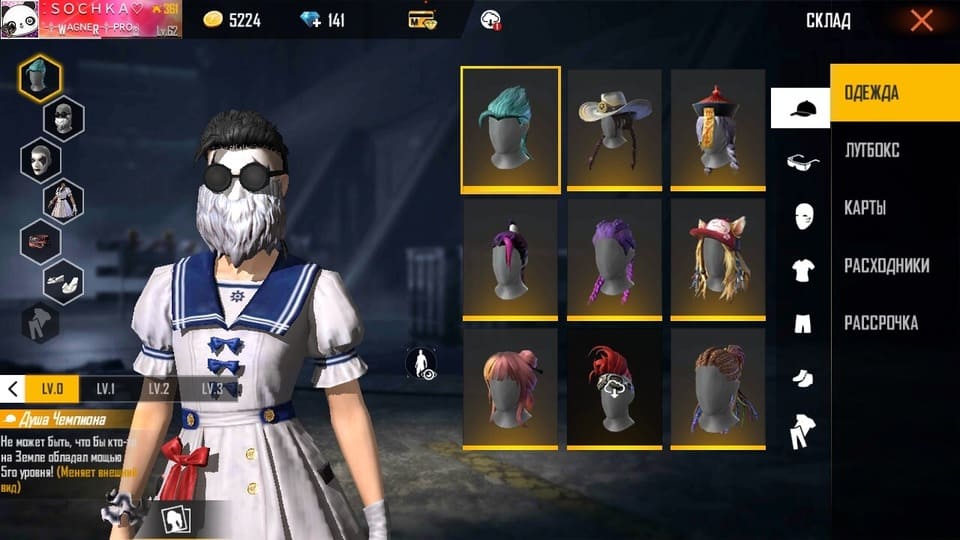The width and height of the screenshot is (960, 540).
Task: Switch to the glasses category filter
Action: point(801,161)
